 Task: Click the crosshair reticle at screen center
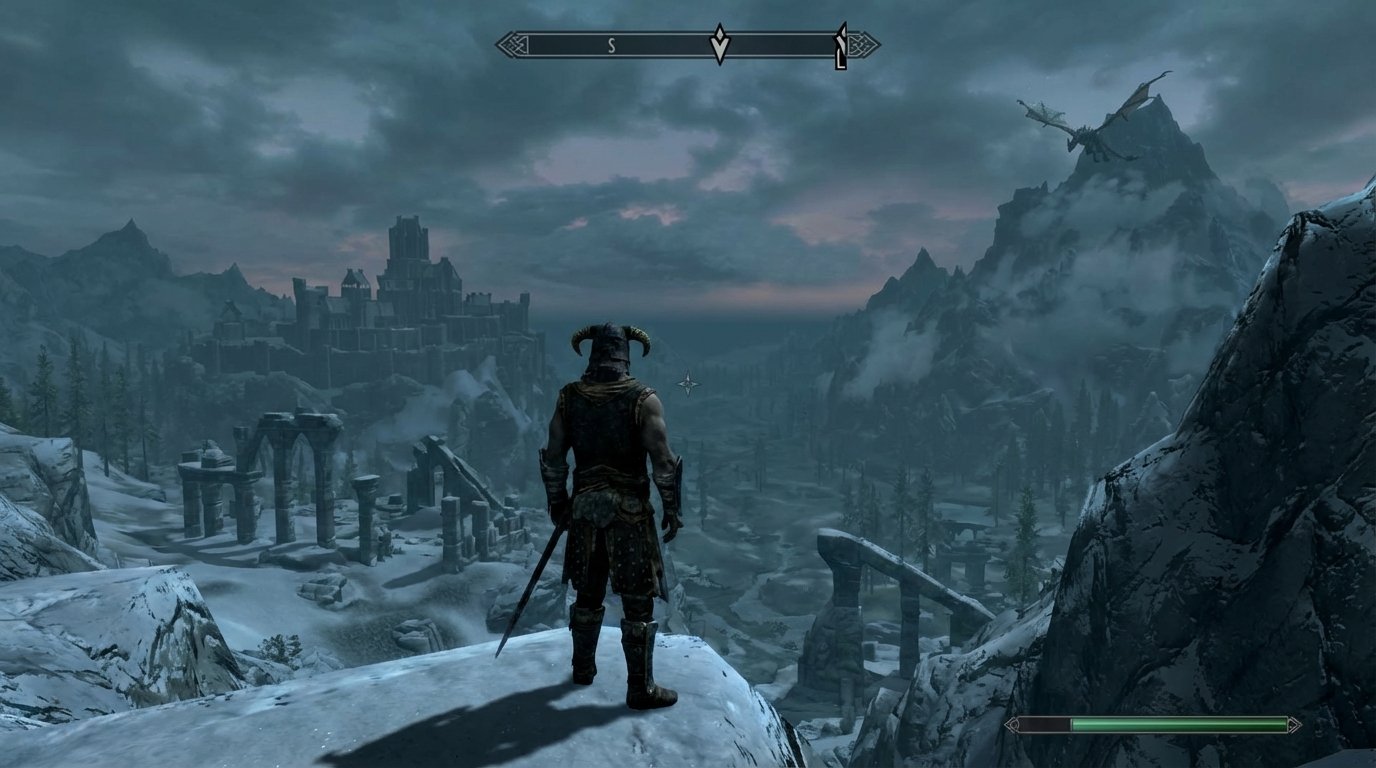tap(688, 384)
